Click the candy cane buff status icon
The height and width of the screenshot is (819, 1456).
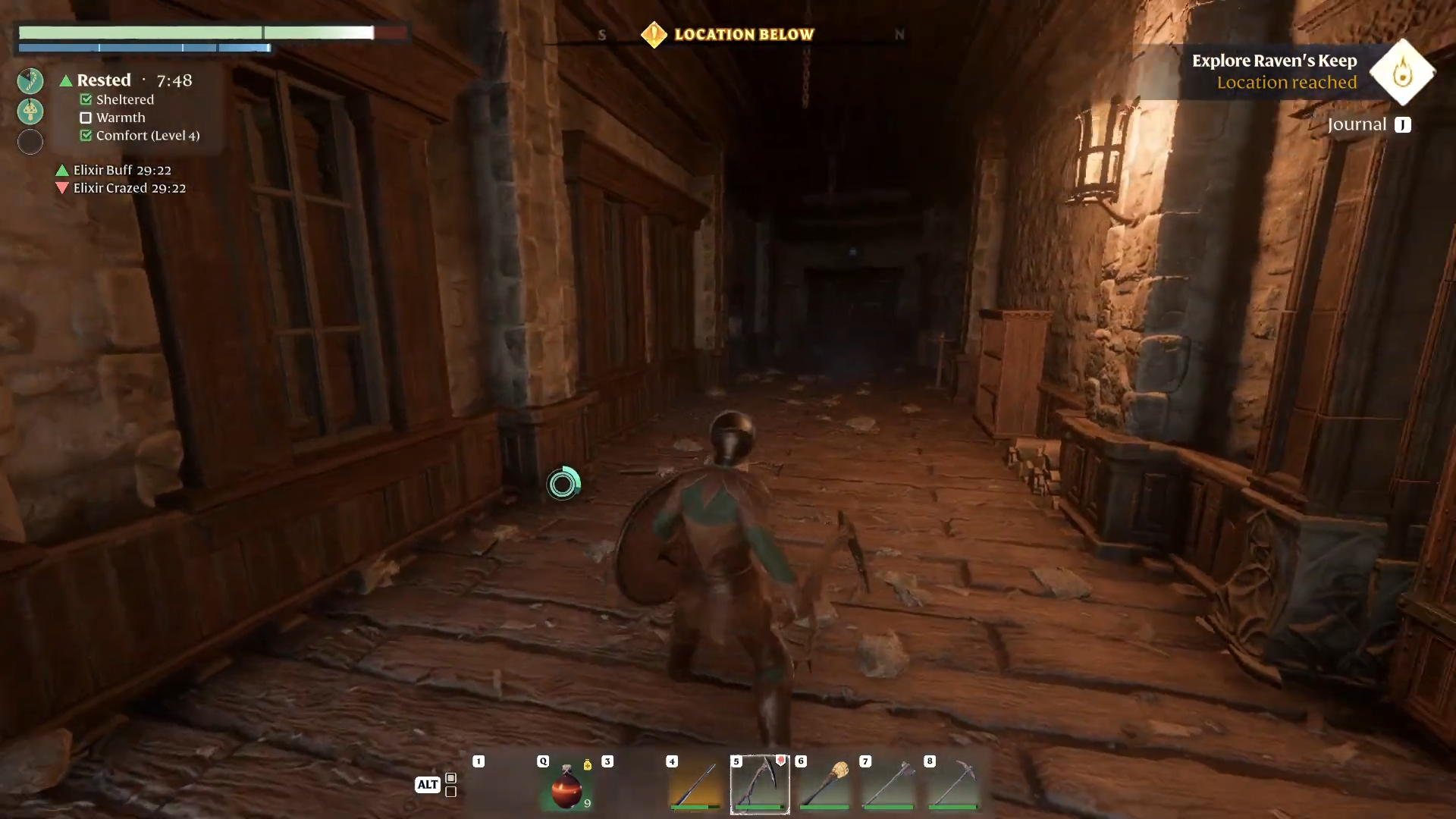click(x=30, y=80)
